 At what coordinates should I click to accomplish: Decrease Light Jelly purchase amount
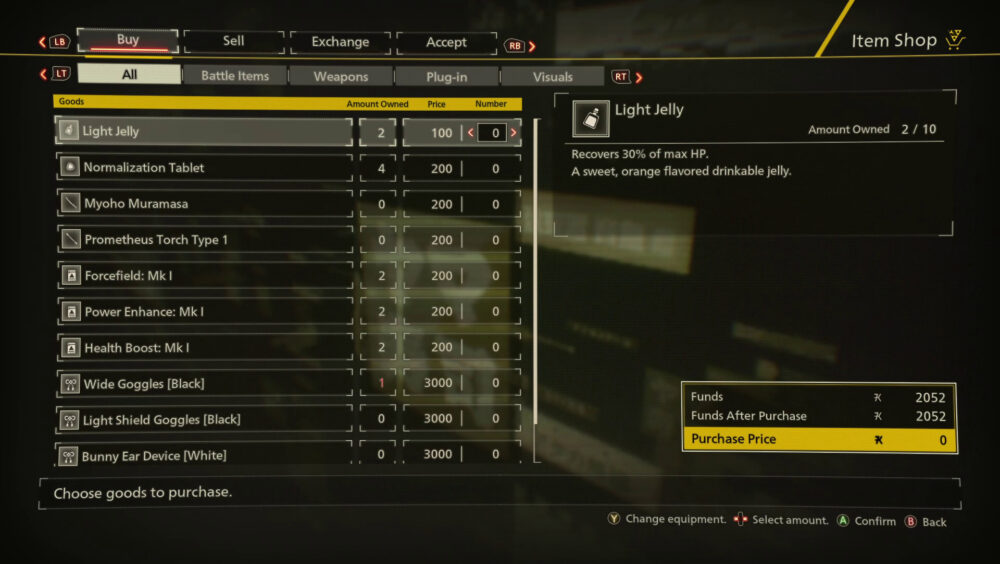[470, 132]
